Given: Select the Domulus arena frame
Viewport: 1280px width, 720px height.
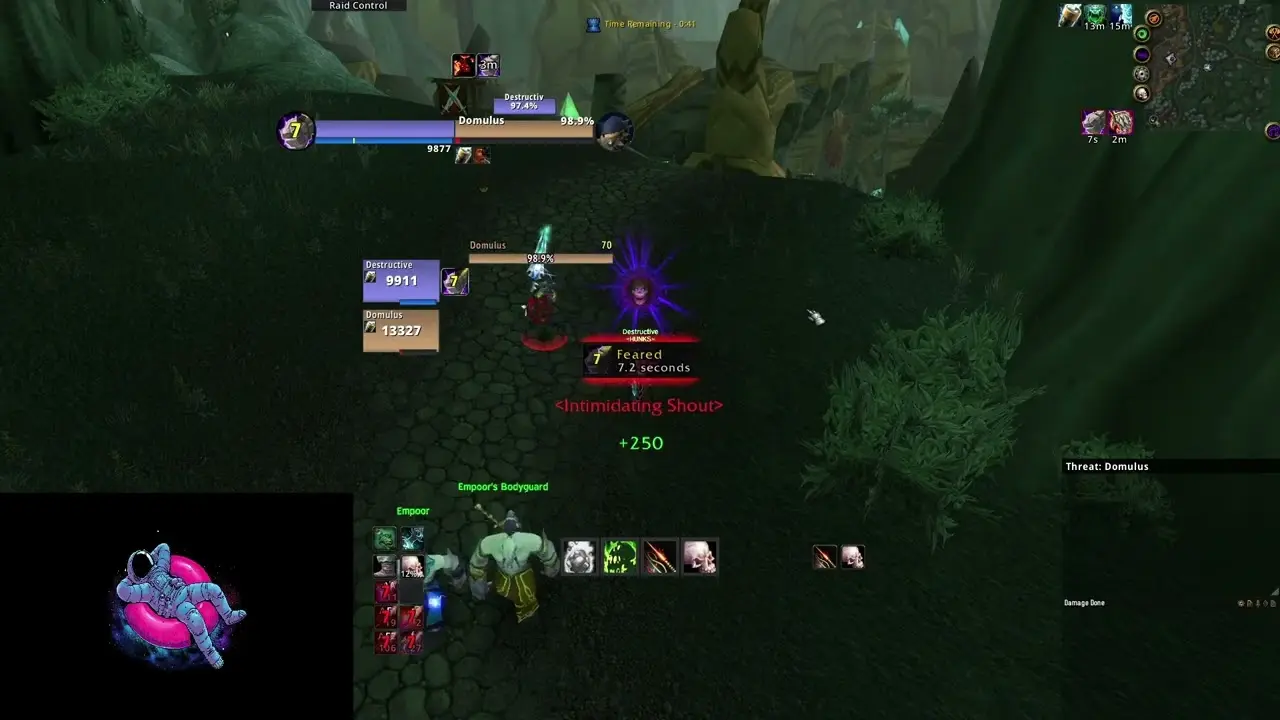Looking at the screenshot, I should click(x=400, y=330).
